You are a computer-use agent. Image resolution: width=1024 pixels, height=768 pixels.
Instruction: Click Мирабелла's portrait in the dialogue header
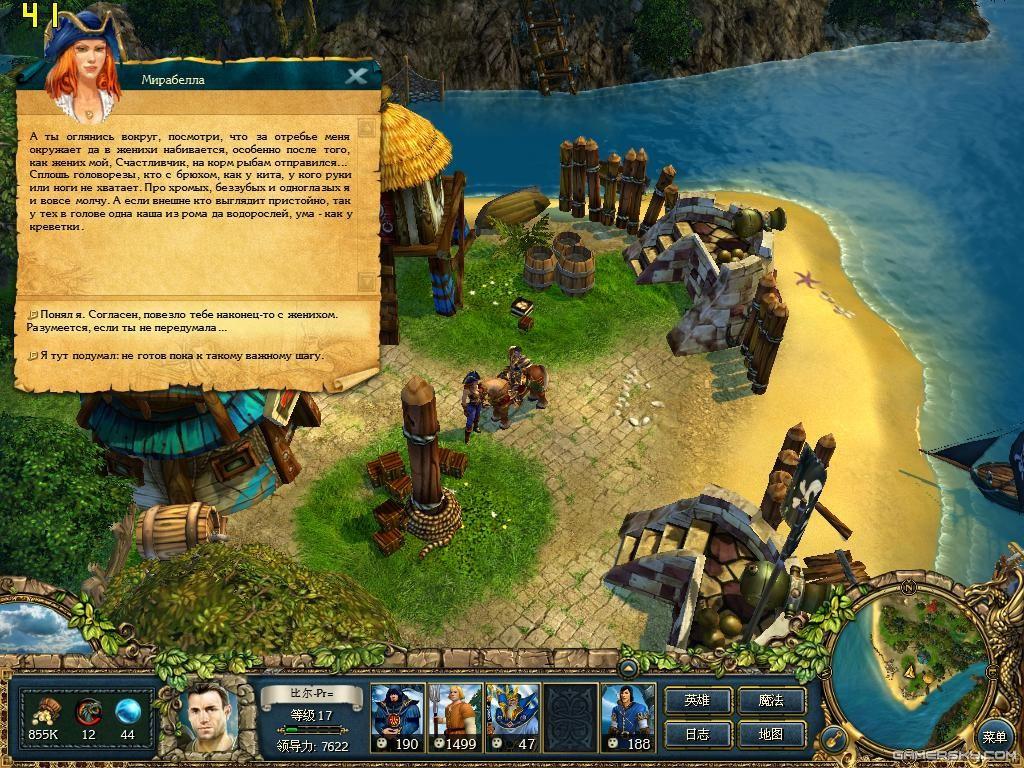[81, 65]
